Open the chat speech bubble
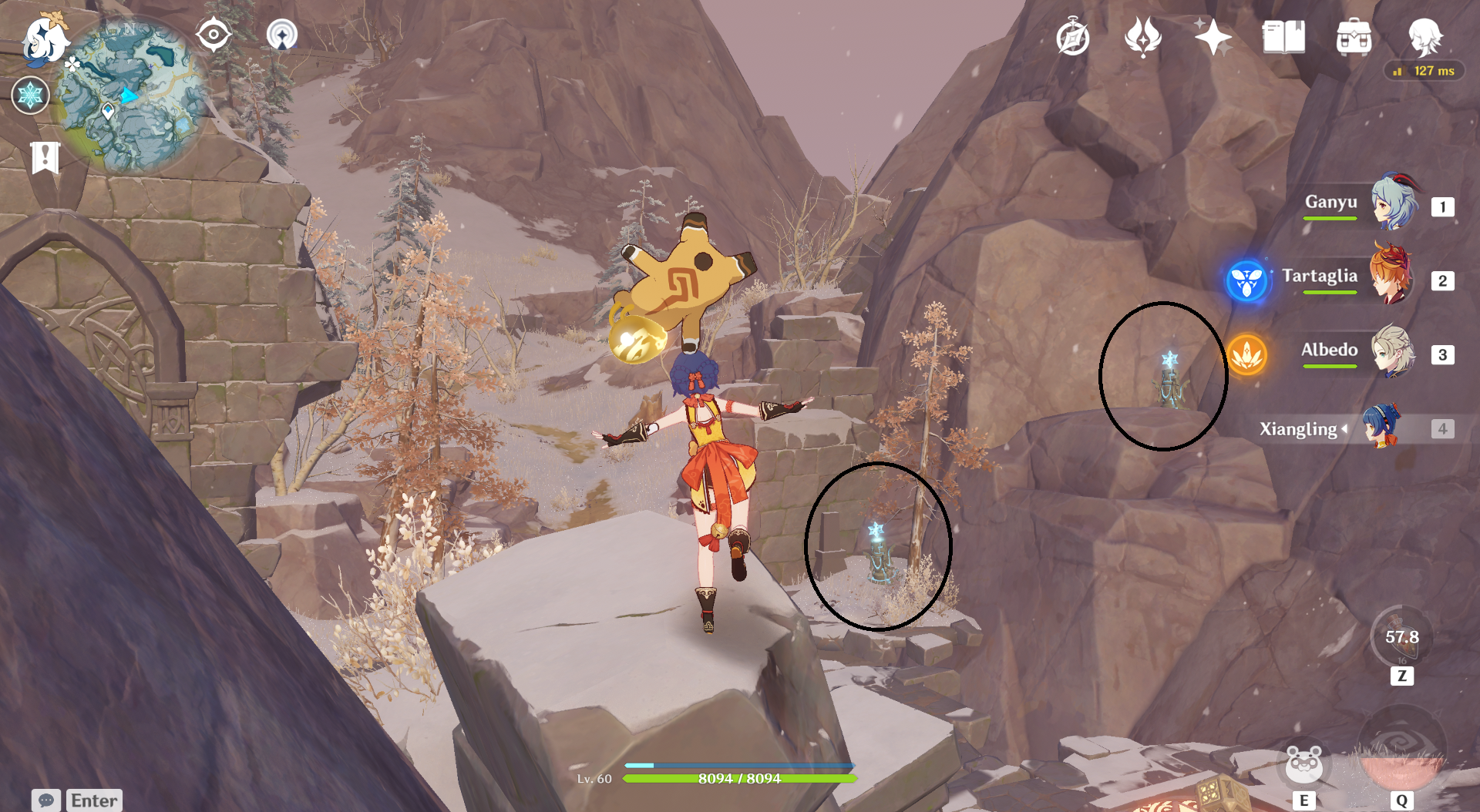The height and width of the screenshot is (812, 1480). (x=45, y=800)
